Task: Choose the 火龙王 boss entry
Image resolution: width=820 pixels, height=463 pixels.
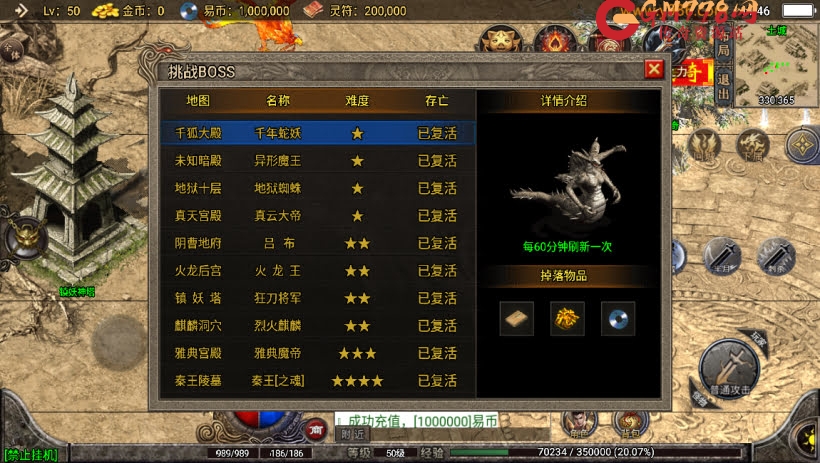Action: click(x=317, y=271)
